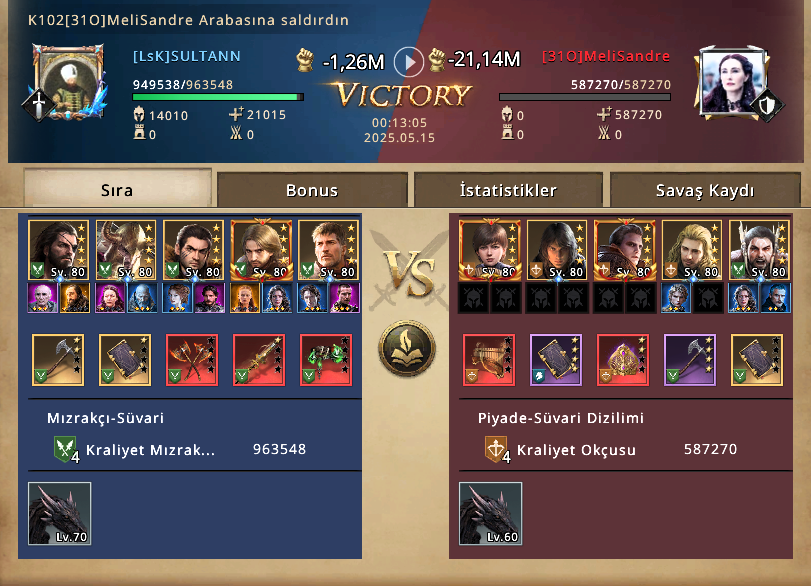Screen dimensions: 811x586
Task: Inspect the defender's harp equipment slot
Action: 489,360
